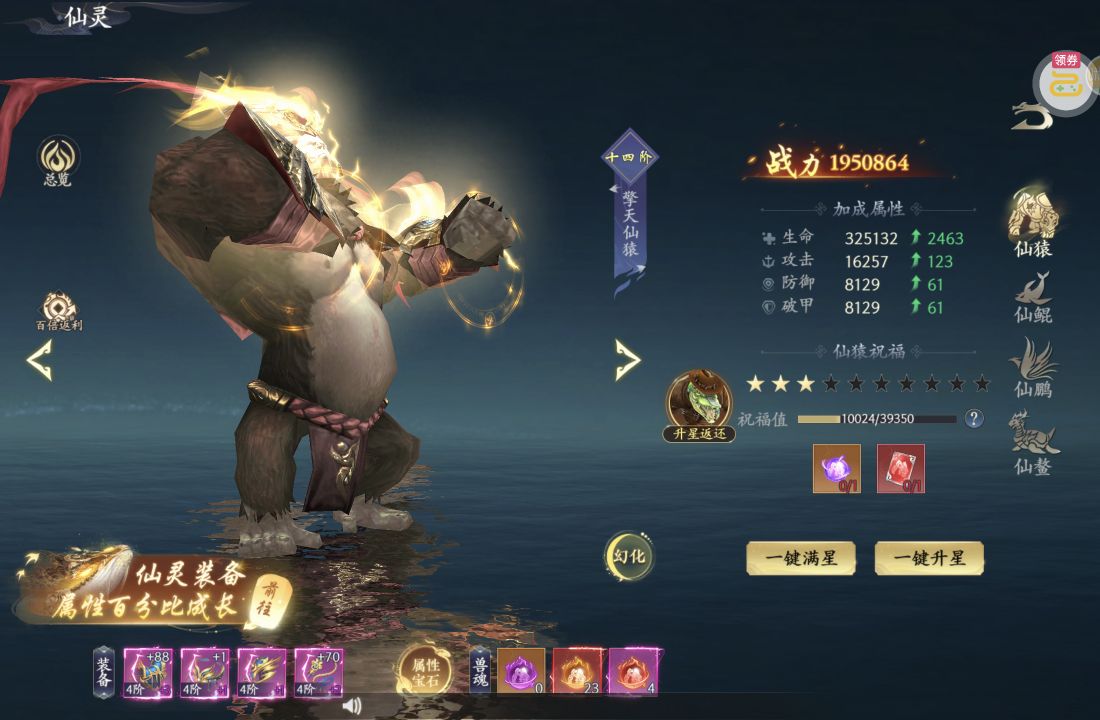Click the purple orb upgrade material slot

tap(836, 468)
